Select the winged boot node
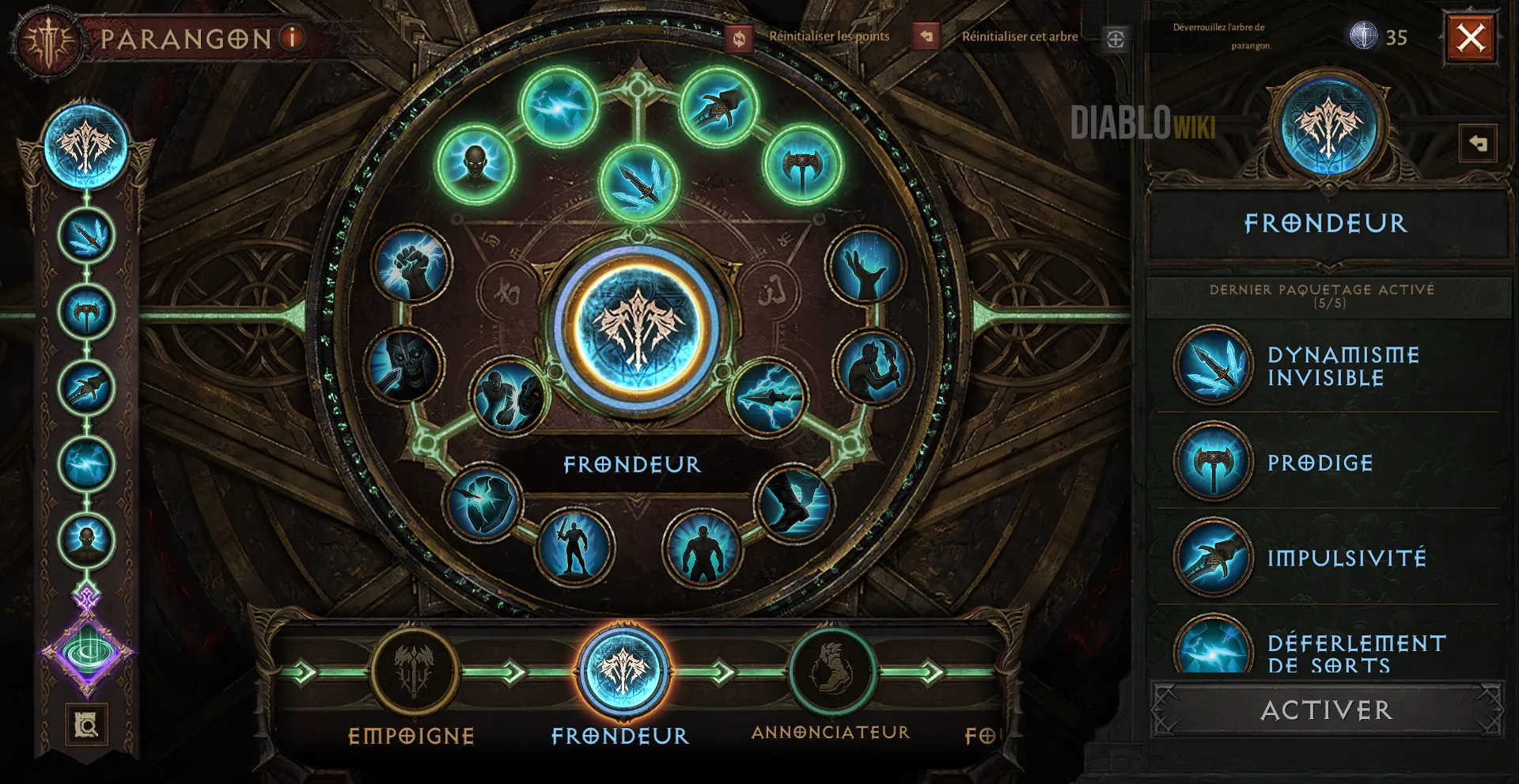 [794, 502]
